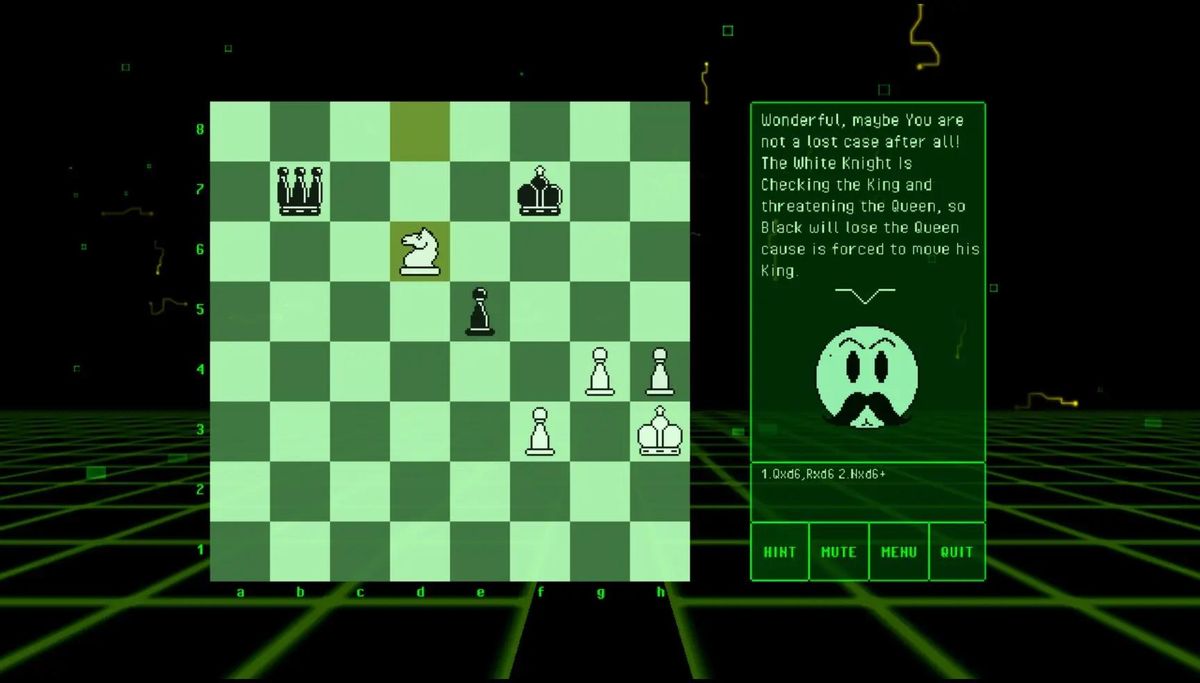Click the highlighted d8 square
Image resolution: width=1200 pixels, height=683 pixels.
click(x=420, y=131)
